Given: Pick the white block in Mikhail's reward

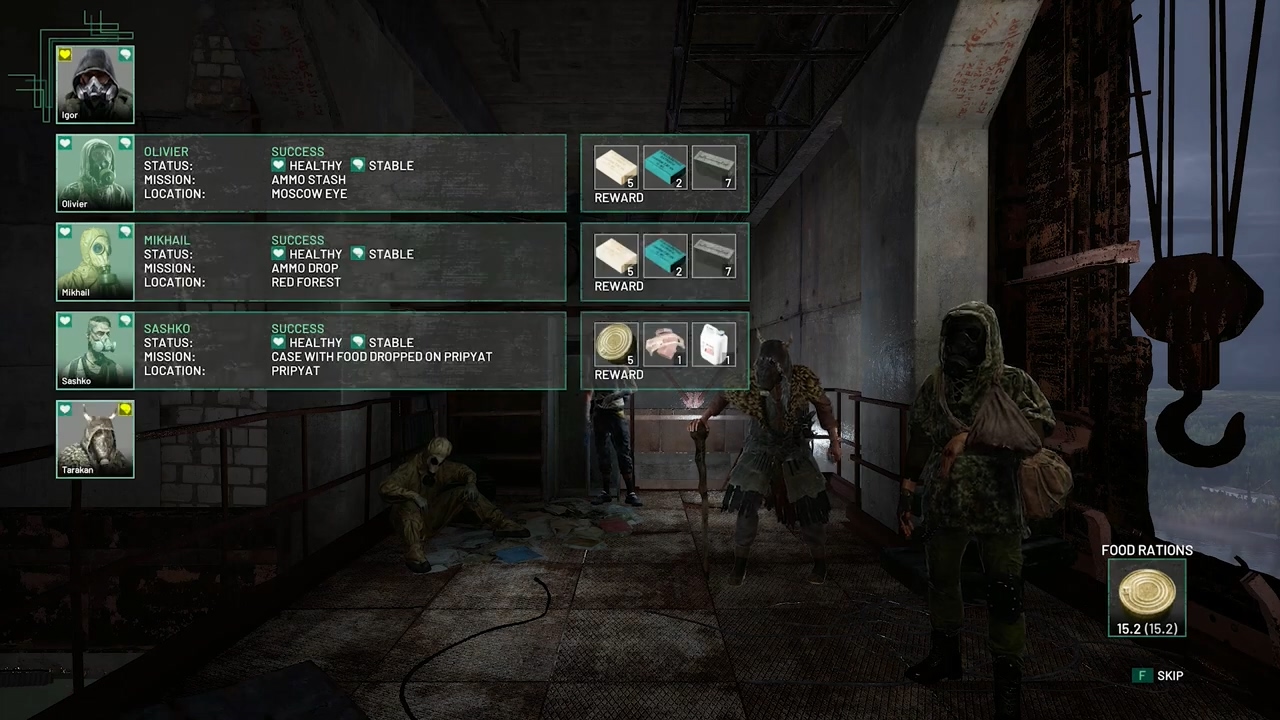Looking at the screenshot, I should point(616,256).
